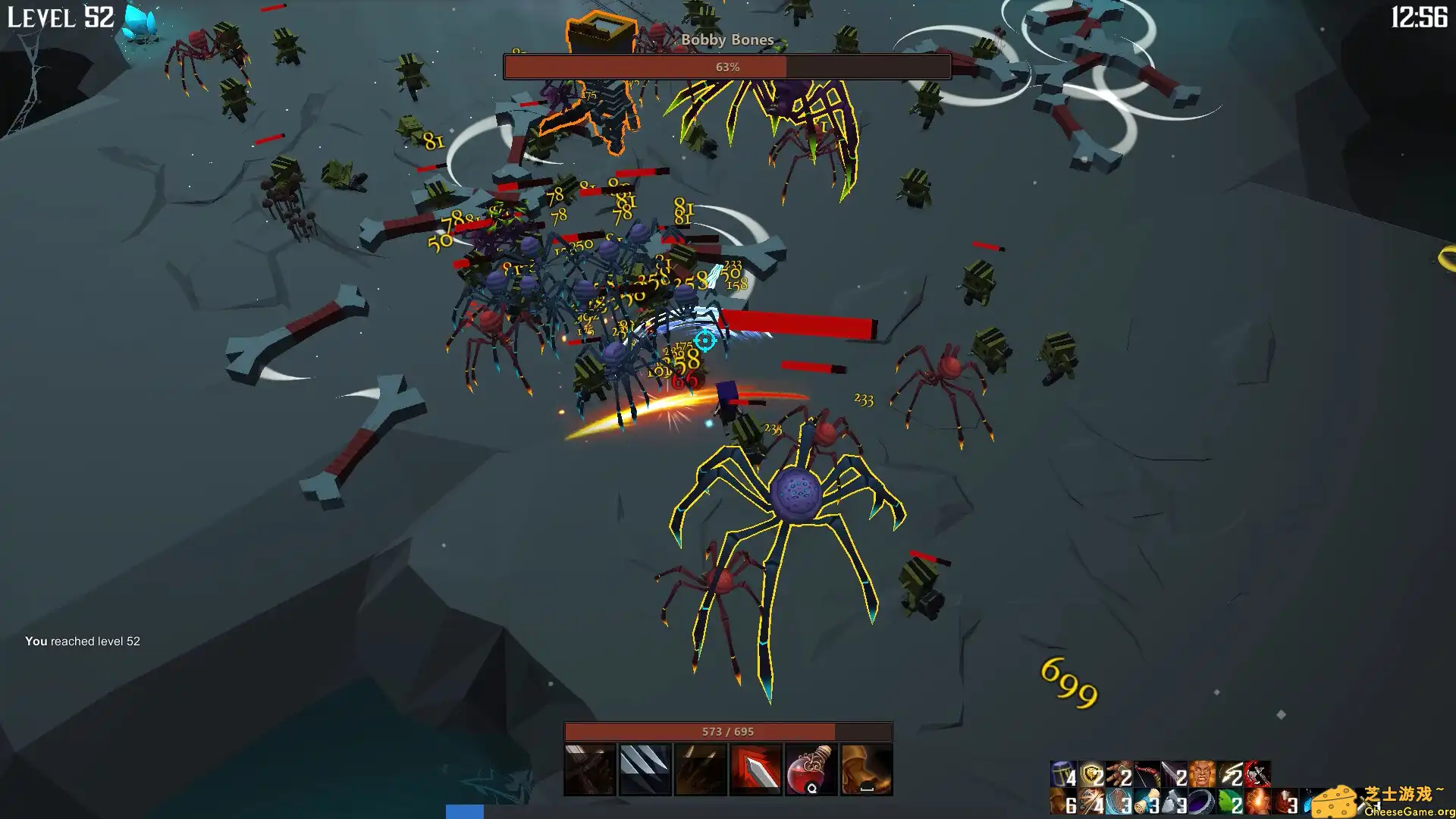The width and height of the screenshot is (1456, 819).
Task: Select the angry golden face item
Action: click(1202, 774)
